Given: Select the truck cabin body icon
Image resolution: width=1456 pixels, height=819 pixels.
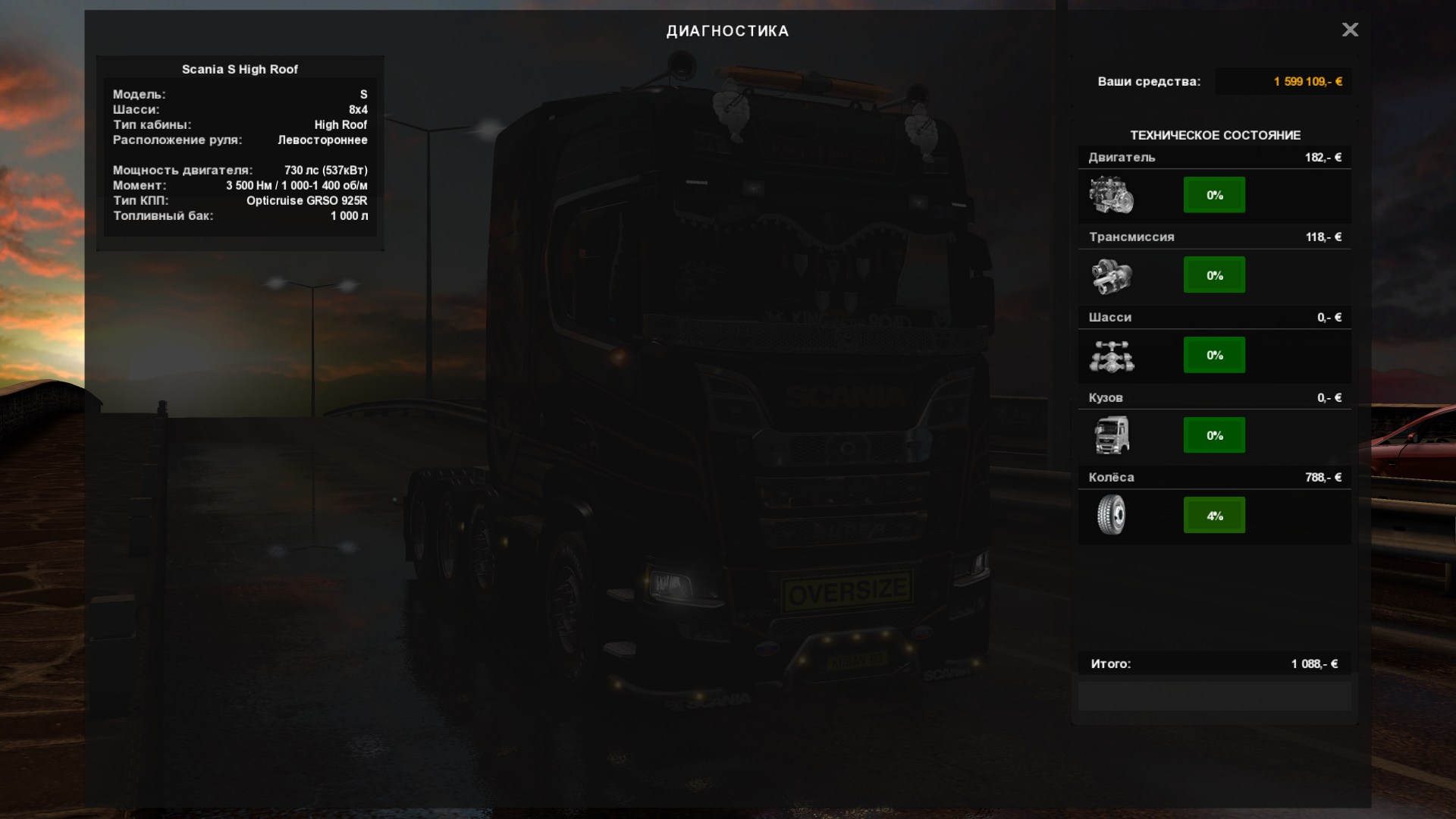Looking at the screenshot, I should [1112, 435].
